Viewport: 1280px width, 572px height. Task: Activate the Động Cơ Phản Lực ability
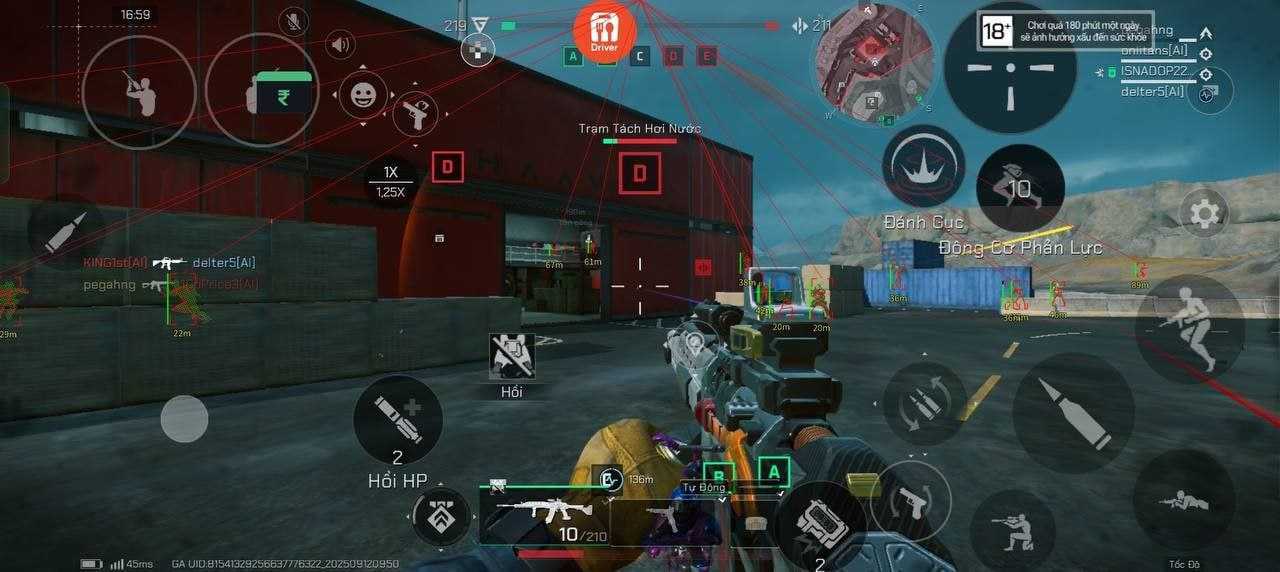tap(1020, 189)
